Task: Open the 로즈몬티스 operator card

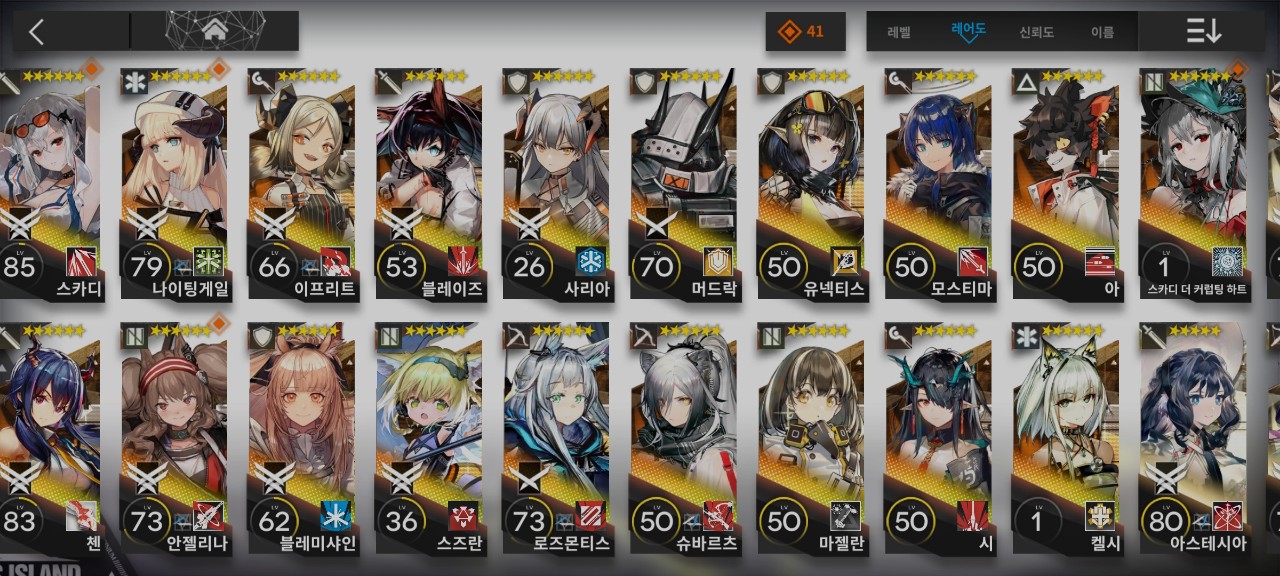Action: pyautogui.click(x=556, y=440)
